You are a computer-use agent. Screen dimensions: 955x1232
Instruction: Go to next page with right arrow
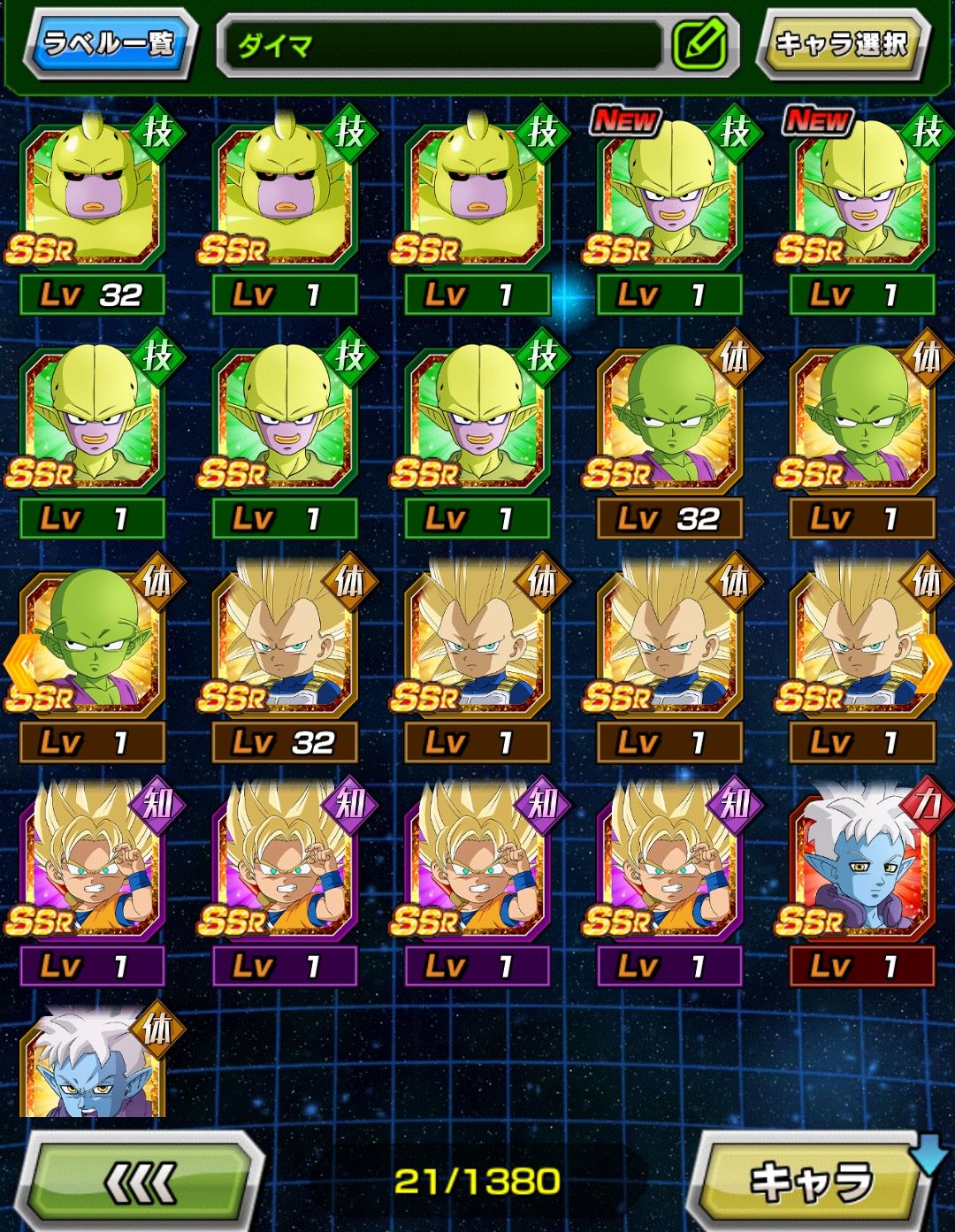pos(936,663)
